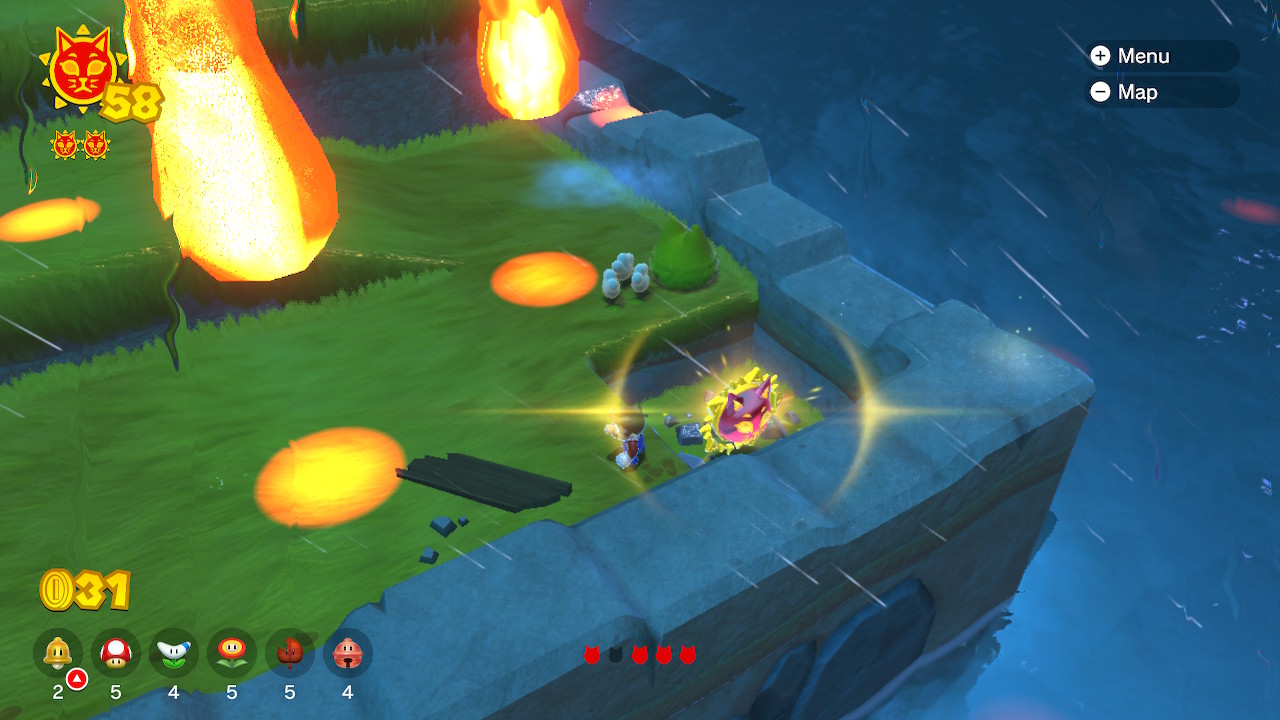Click the Cat Shine sun emblem
The width and height of the screenshot is (1280, 720).
coord(80,68)
